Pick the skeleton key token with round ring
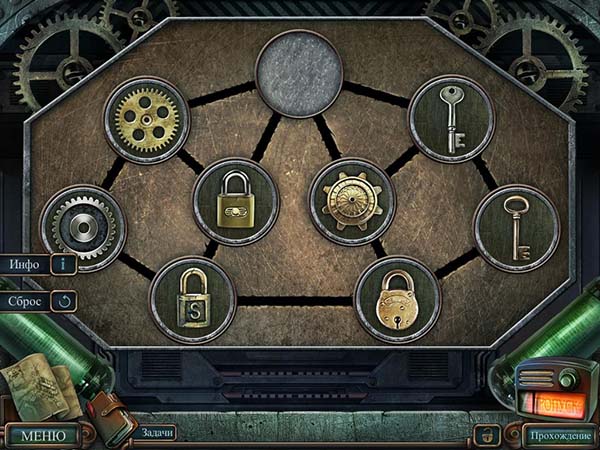 coord(515,228)
